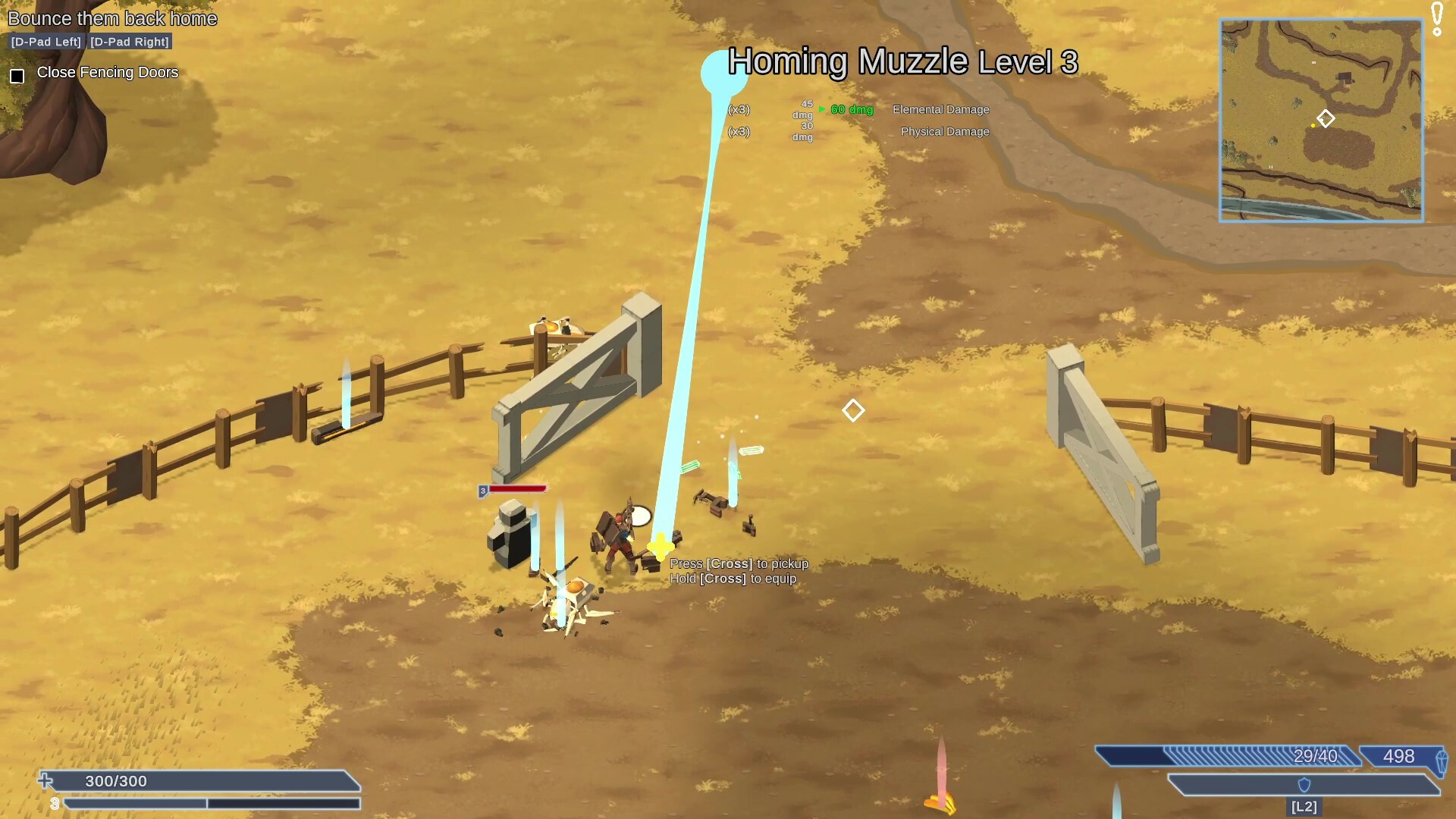
Task: Click the Homing Muzzle Level 3 title
Action: pyautogui.click(x=902, y=64)
